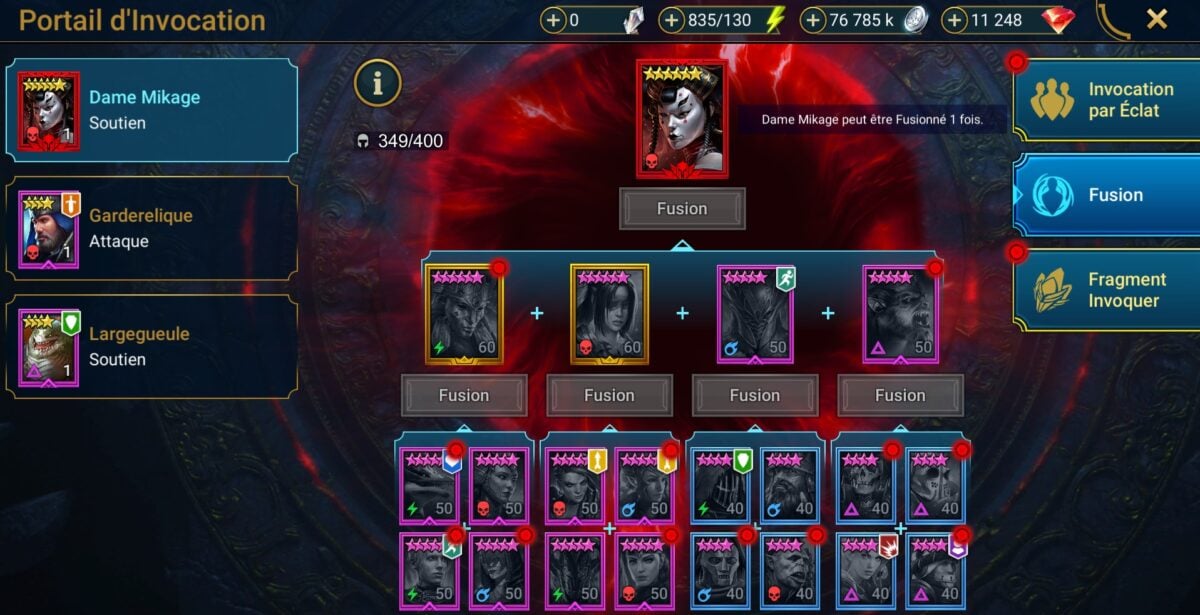Screen dimensions: 1200x615
Task: Switch to Fragment Invoquer tab
Action: [1108, 290]
